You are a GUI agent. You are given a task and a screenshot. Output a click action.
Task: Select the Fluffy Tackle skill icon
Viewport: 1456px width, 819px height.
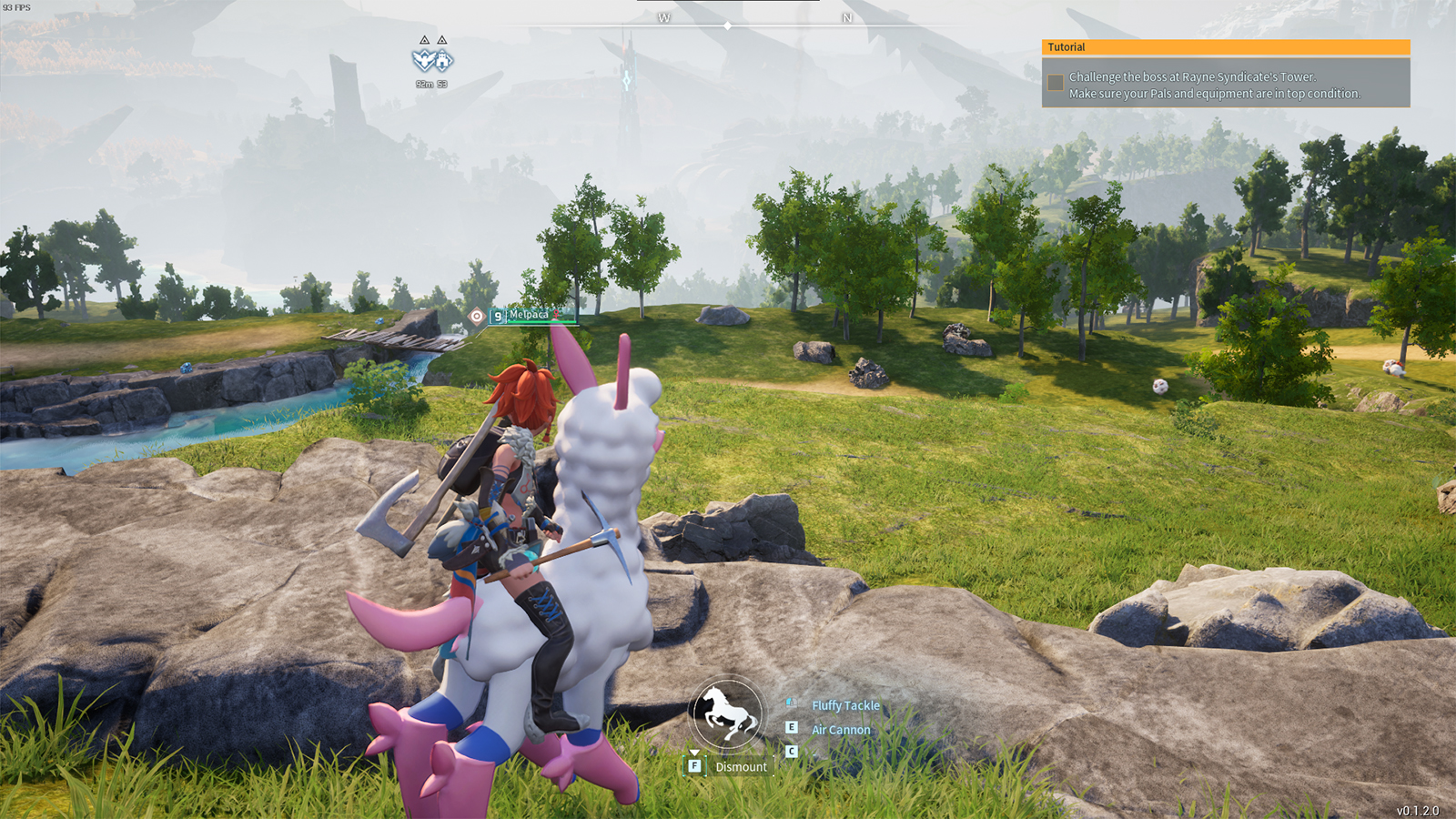click(x=792, y=703)
